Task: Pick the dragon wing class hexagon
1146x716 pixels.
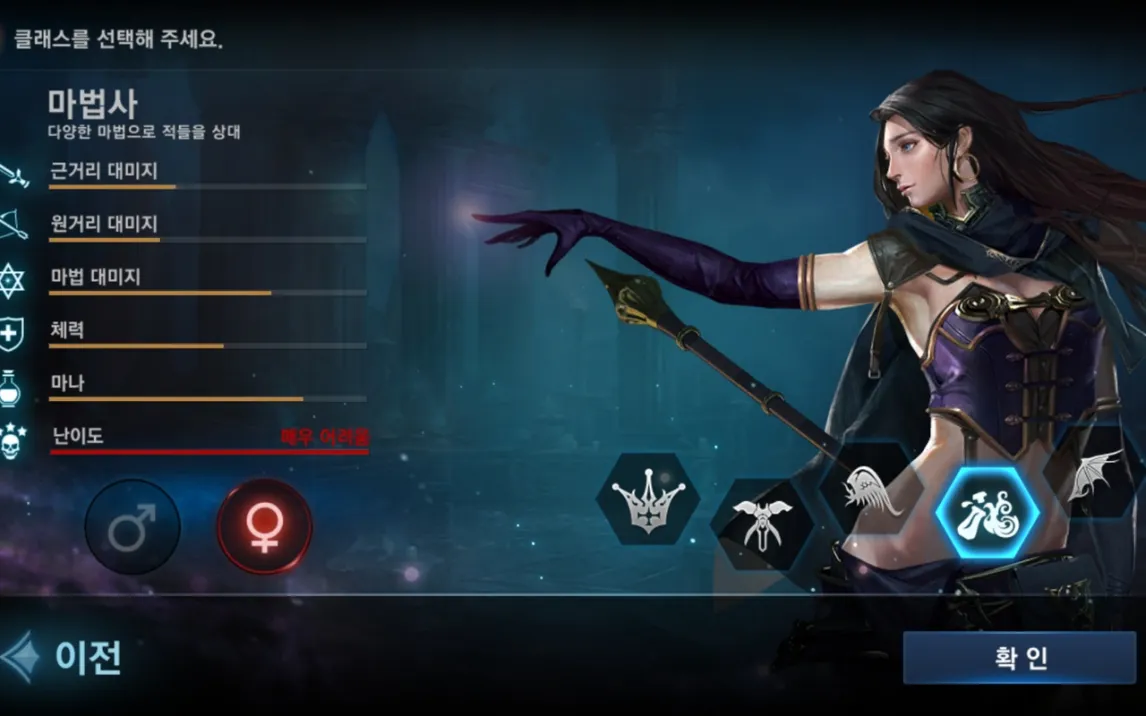Action: 1095,477
